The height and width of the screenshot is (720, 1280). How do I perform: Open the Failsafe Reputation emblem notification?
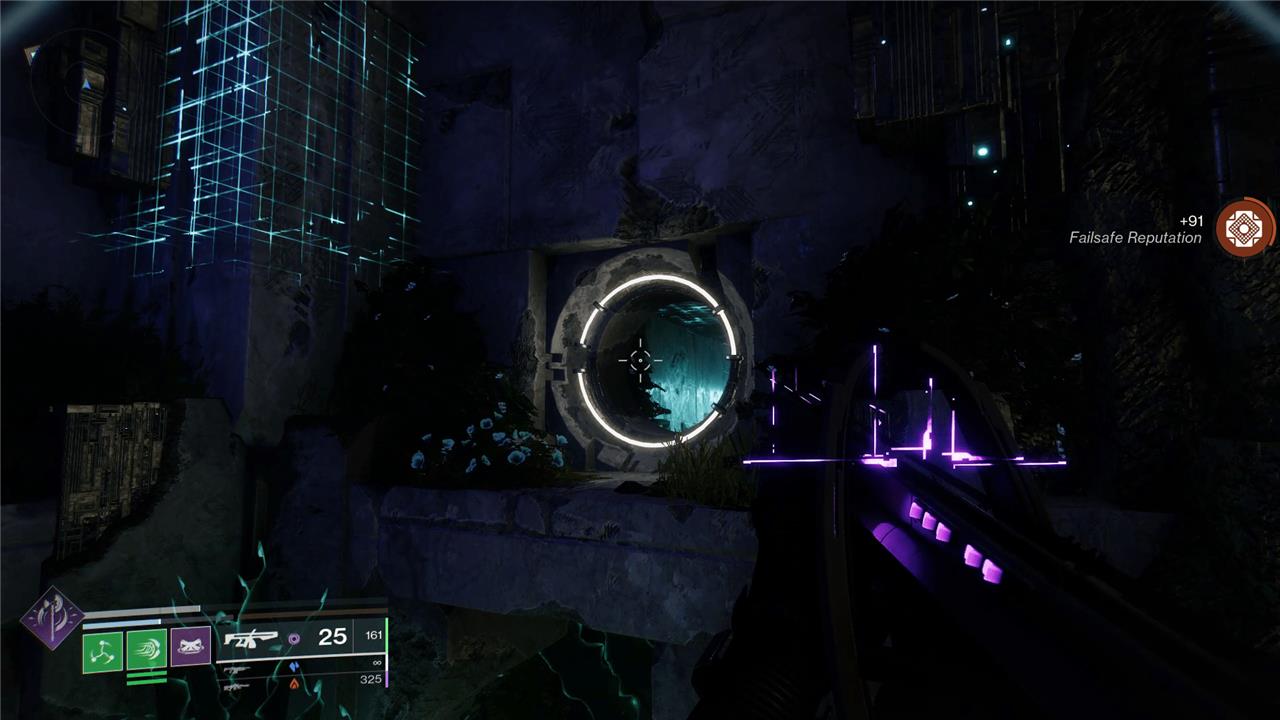pyautogui.click(x=1245, y=228)
